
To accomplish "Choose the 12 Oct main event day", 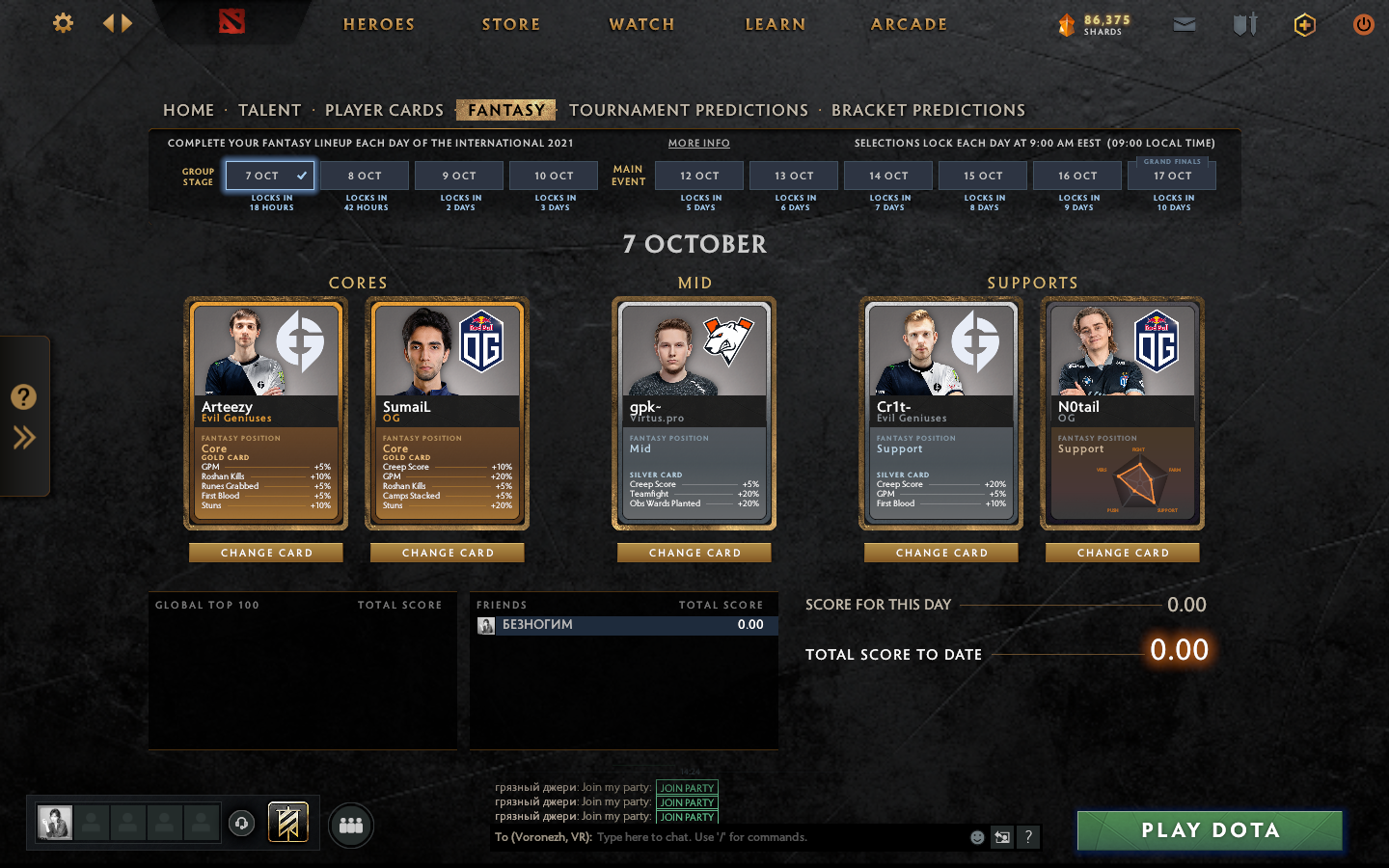I will click(x=699, y=176).
